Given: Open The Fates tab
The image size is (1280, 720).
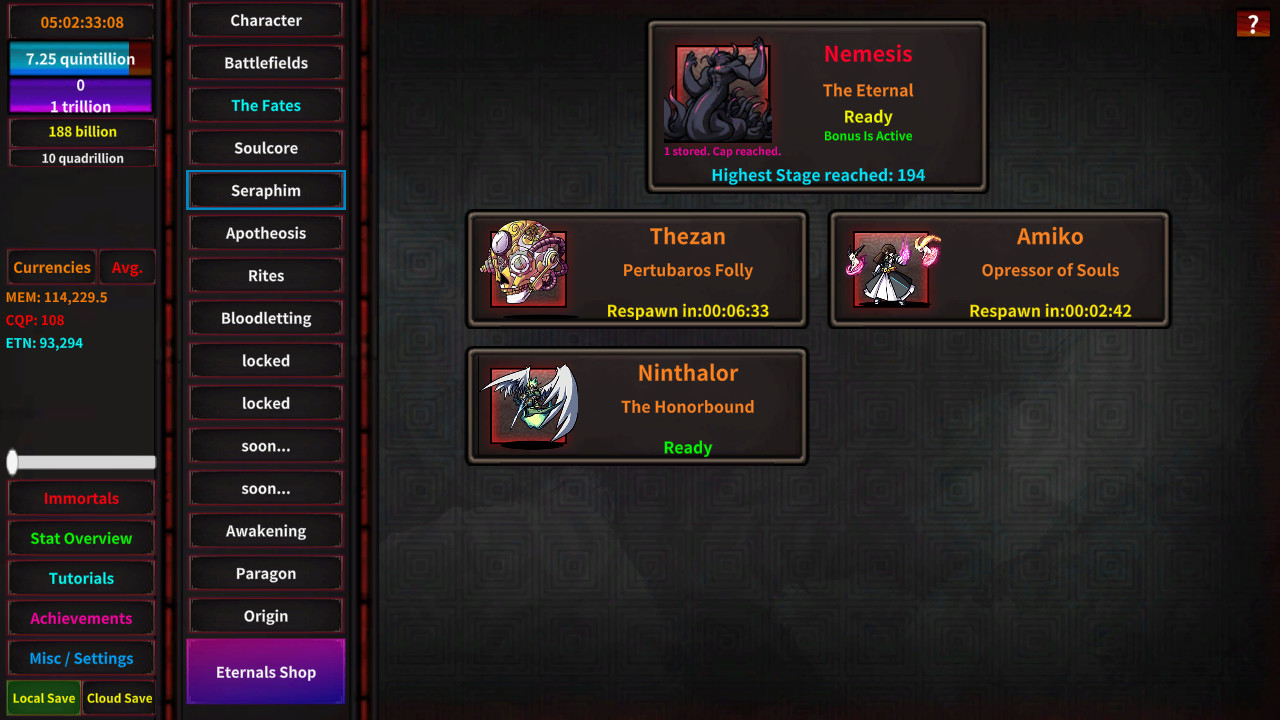Looking at the screenshot, I should tap(265, 105).
